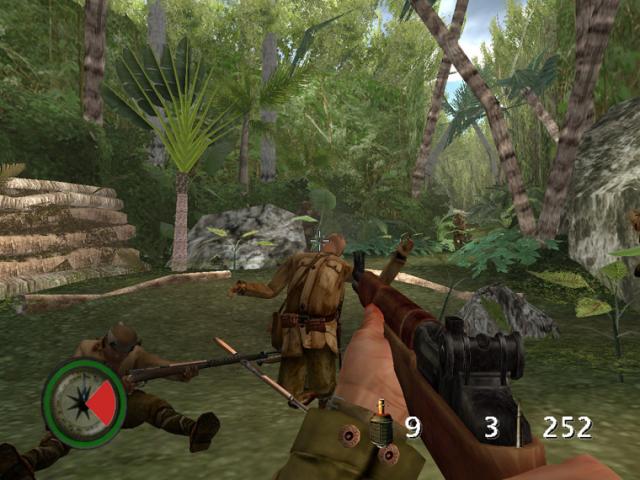Click the green compass health indicator
This screenshot has width=640, height=480.
pyautogui.click(x=84, y=403)
